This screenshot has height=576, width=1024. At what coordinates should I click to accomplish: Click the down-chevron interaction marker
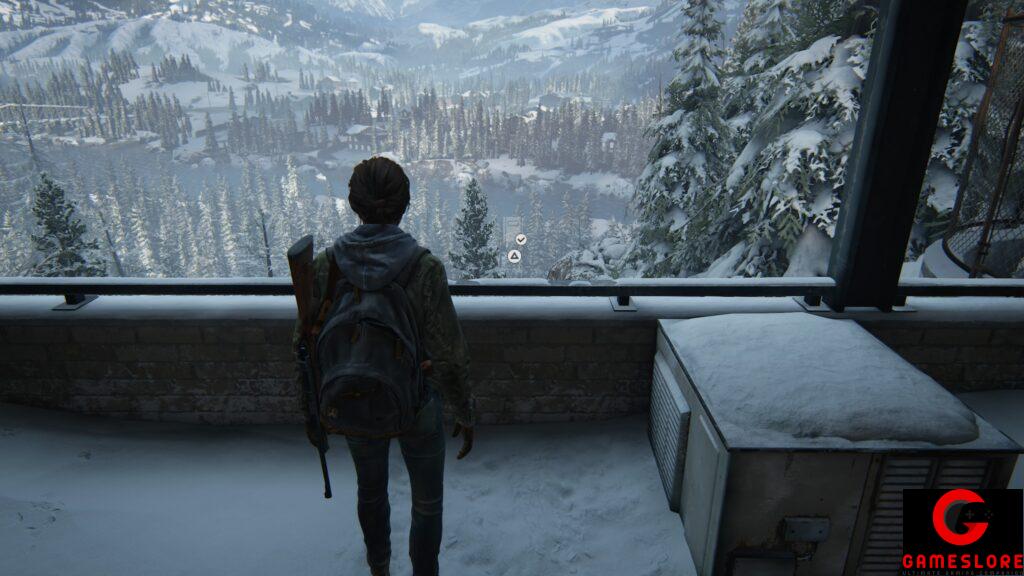click(520, 239)
